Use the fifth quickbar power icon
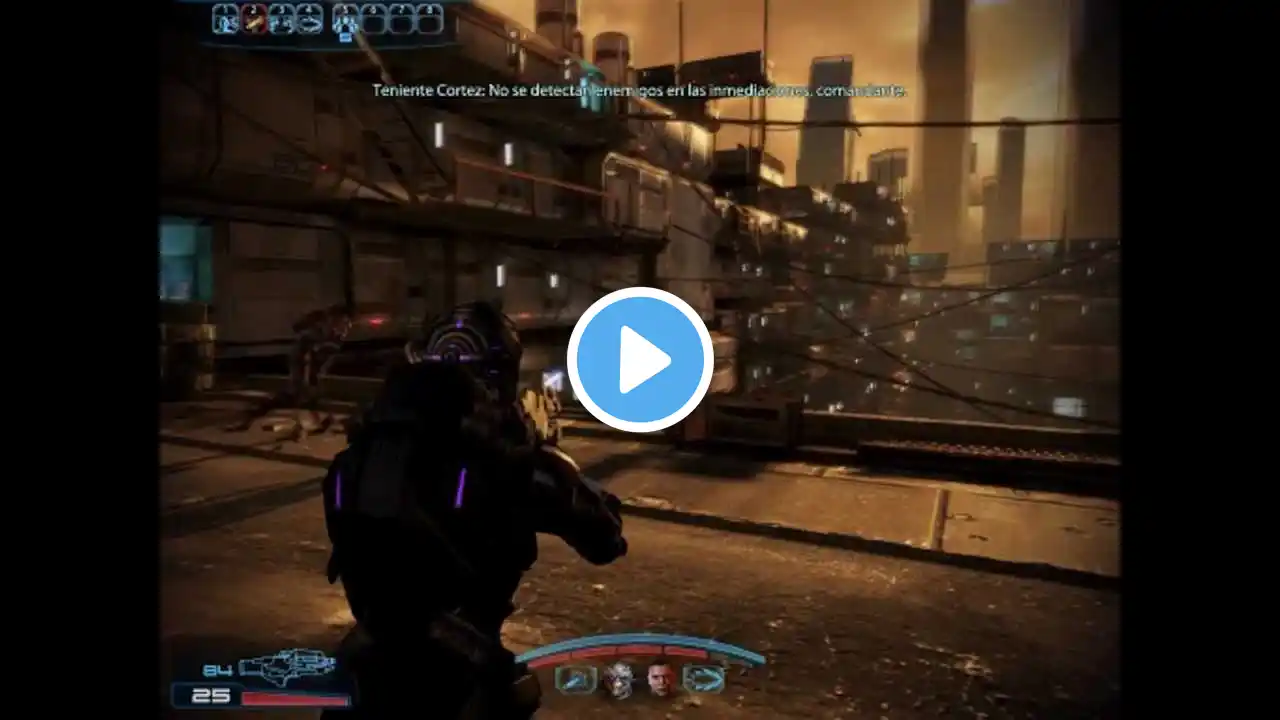Viewport: 1280px width, 720px height. click(346, 18)
